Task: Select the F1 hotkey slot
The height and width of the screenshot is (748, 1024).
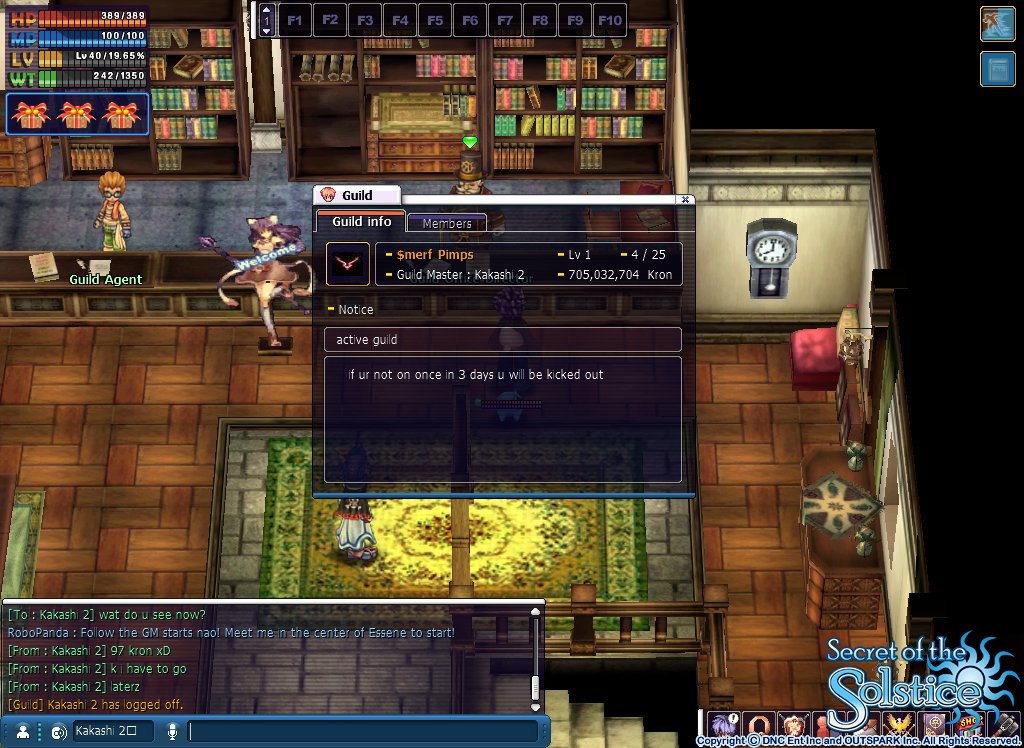Action: (x=295, y=20)
